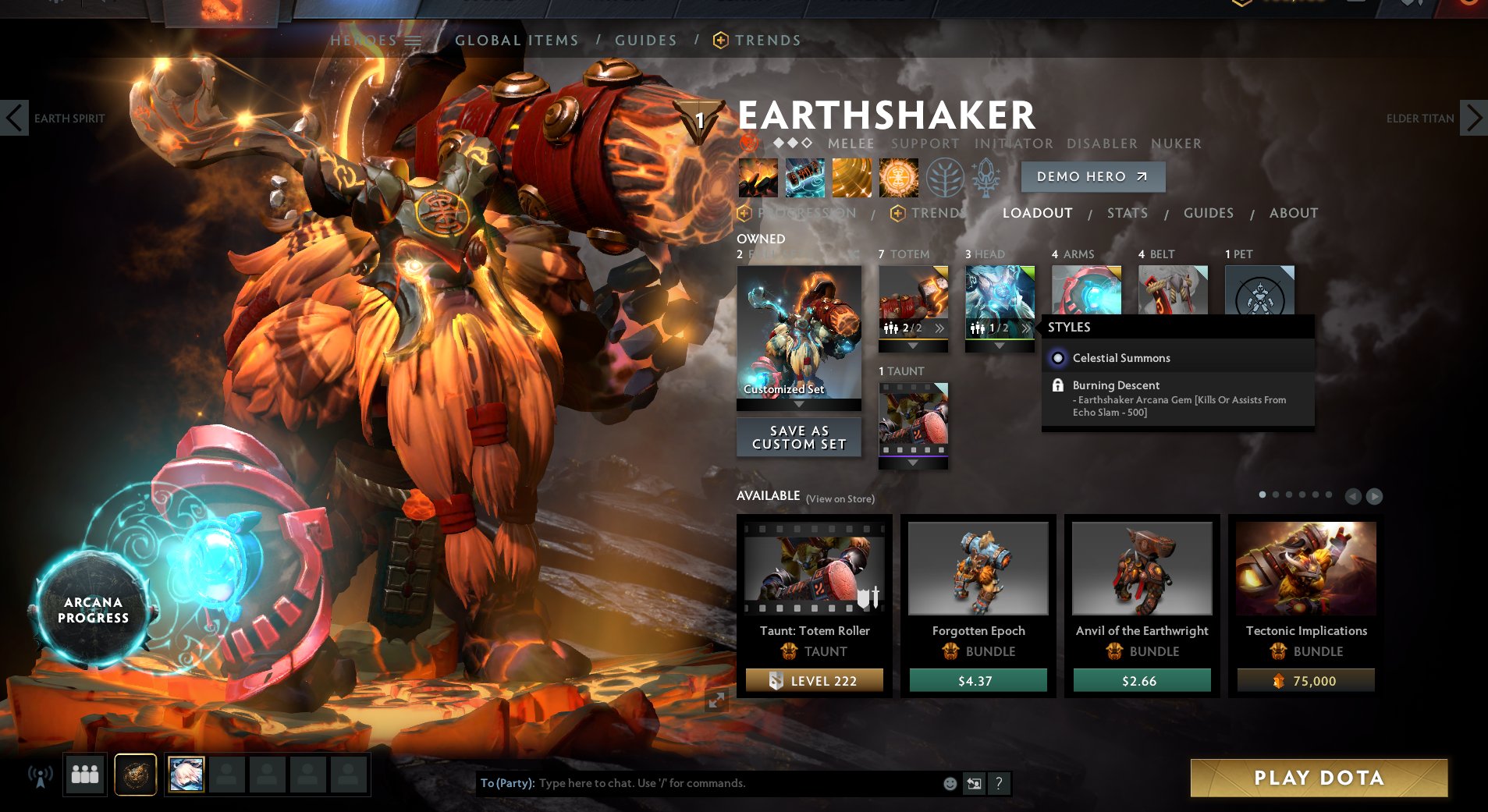Open the emoticon picker in chat bar

pyautogui.click(x=949, y=783)
